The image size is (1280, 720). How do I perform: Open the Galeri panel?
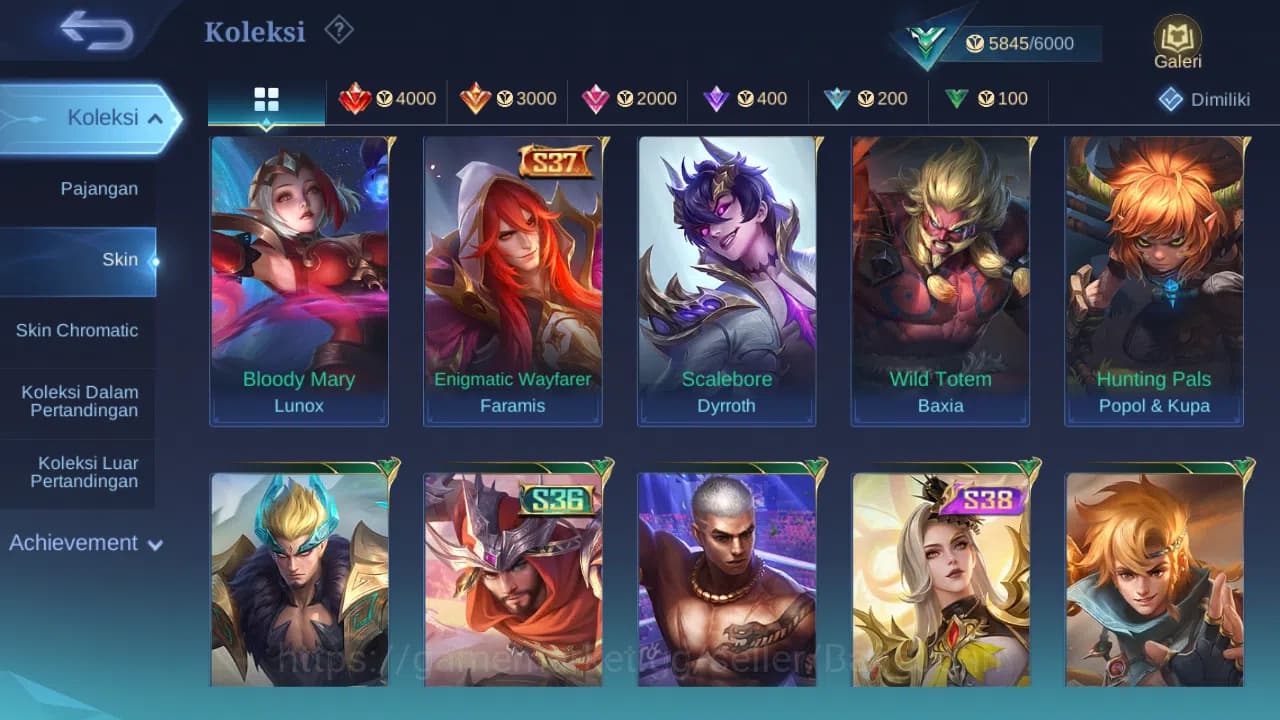coord(1176,42)
